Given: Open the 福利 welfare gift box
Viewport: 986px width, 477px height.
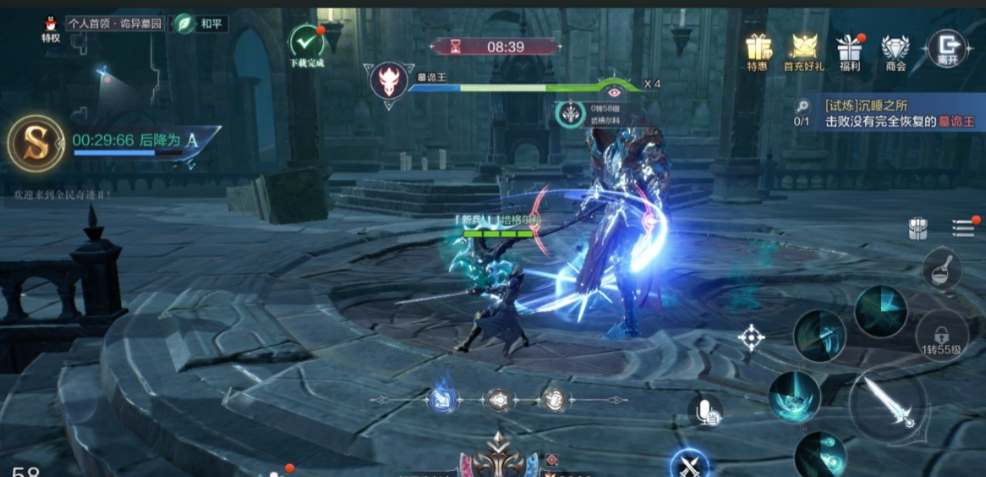Looking at the screenshot, I should (x=850, y=49).
